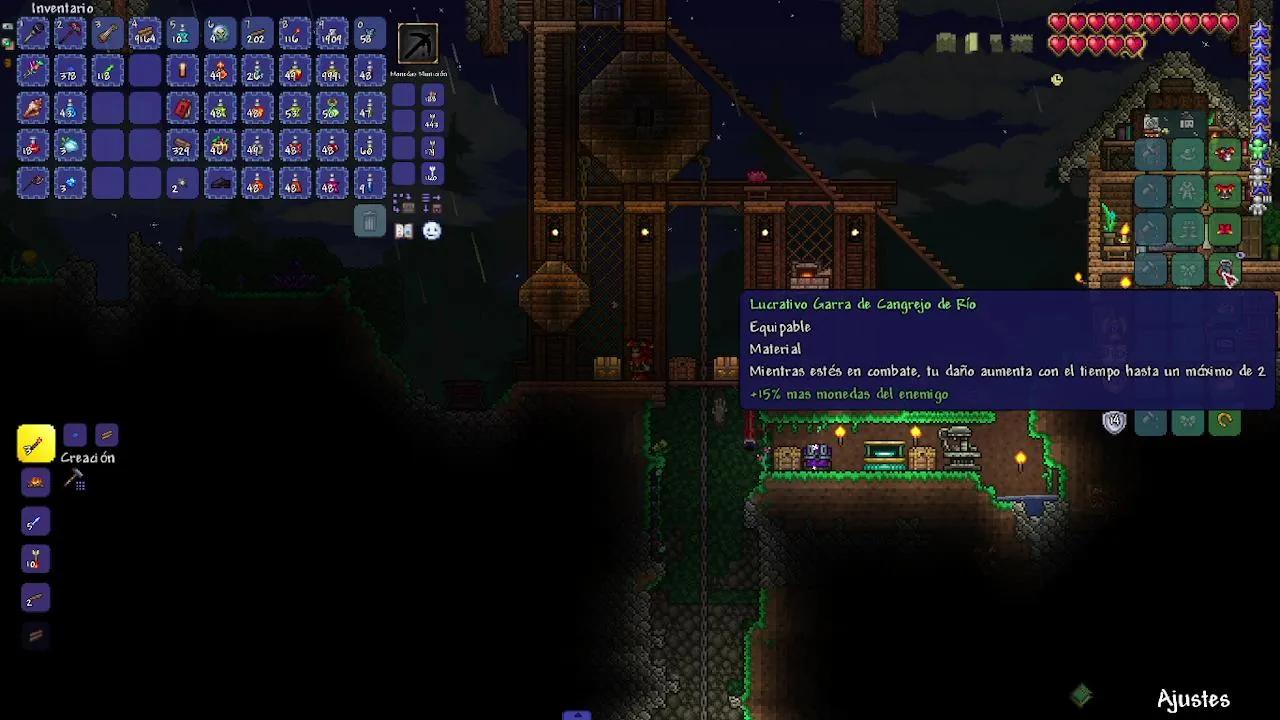Choose the pickaxe smart-cursor mining icon
The width and height of the screenshot is (1280, 720).
coord(418,44)
